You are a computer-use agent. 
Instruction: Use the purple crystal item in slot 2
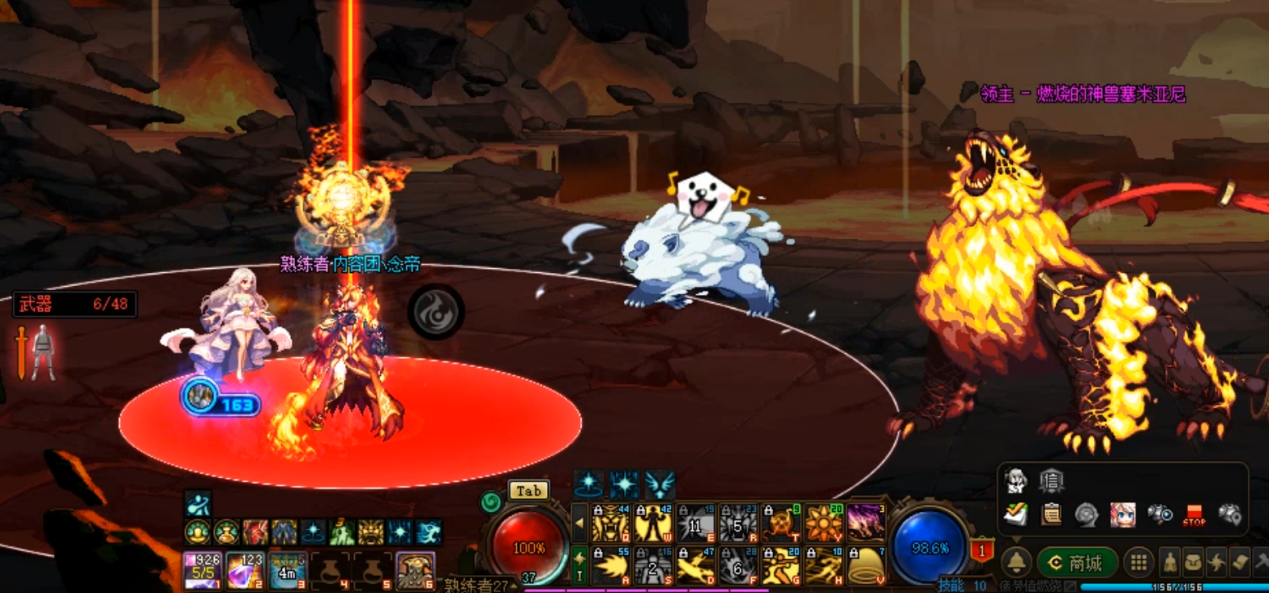pyautogui.click(x=245, y=570)
